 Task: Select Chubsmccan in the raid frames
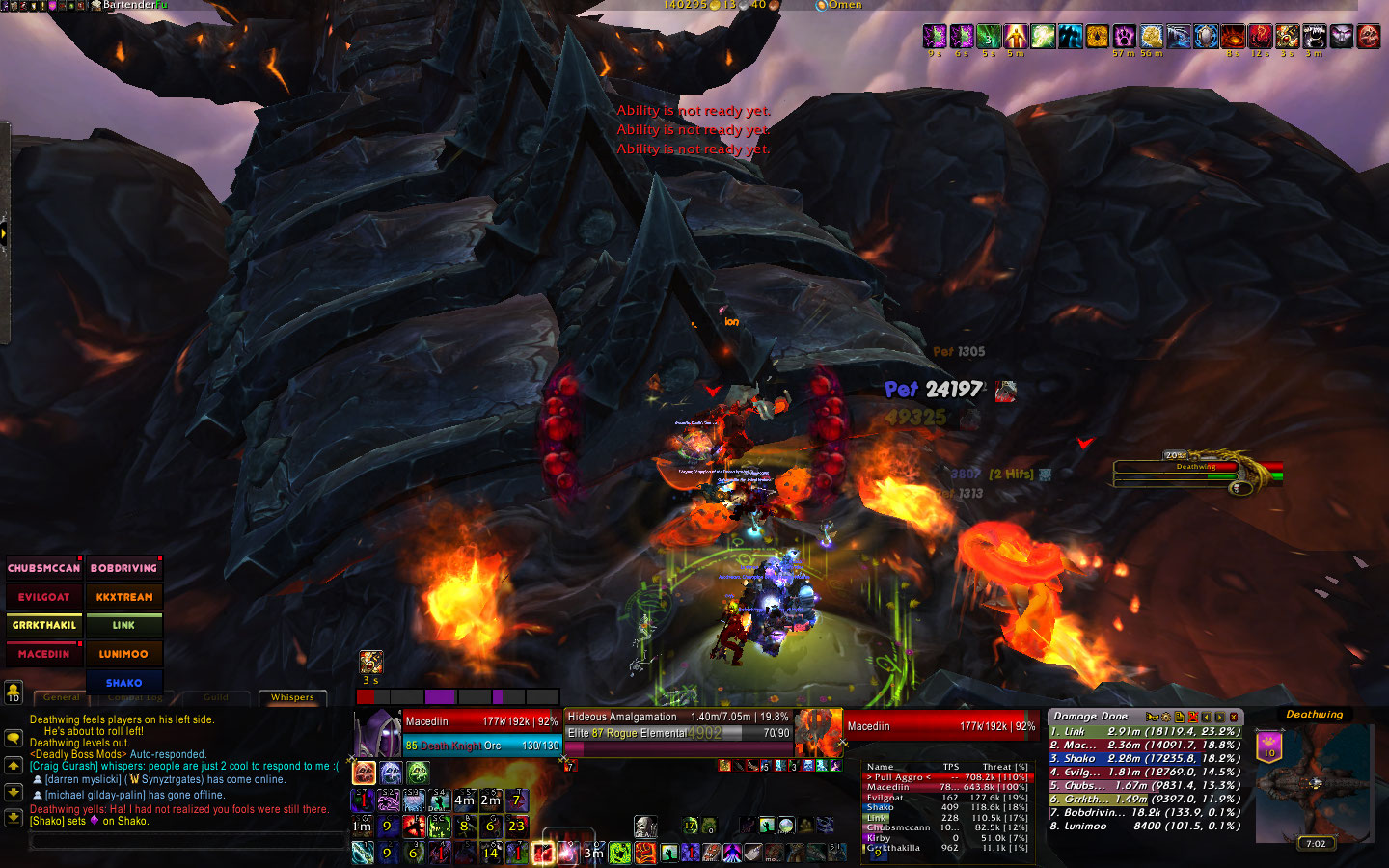coord(43,568)
